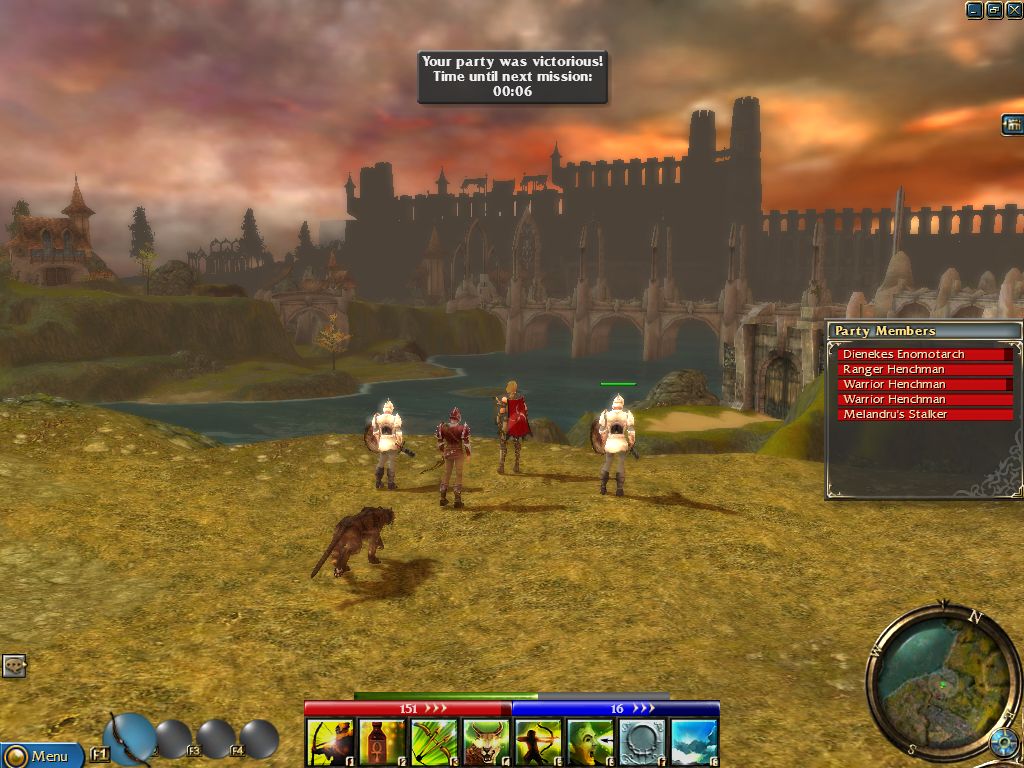The image size is (1024, 768).
Task: Activate the ankh bottle skill
Action: (x=382, y=743)
